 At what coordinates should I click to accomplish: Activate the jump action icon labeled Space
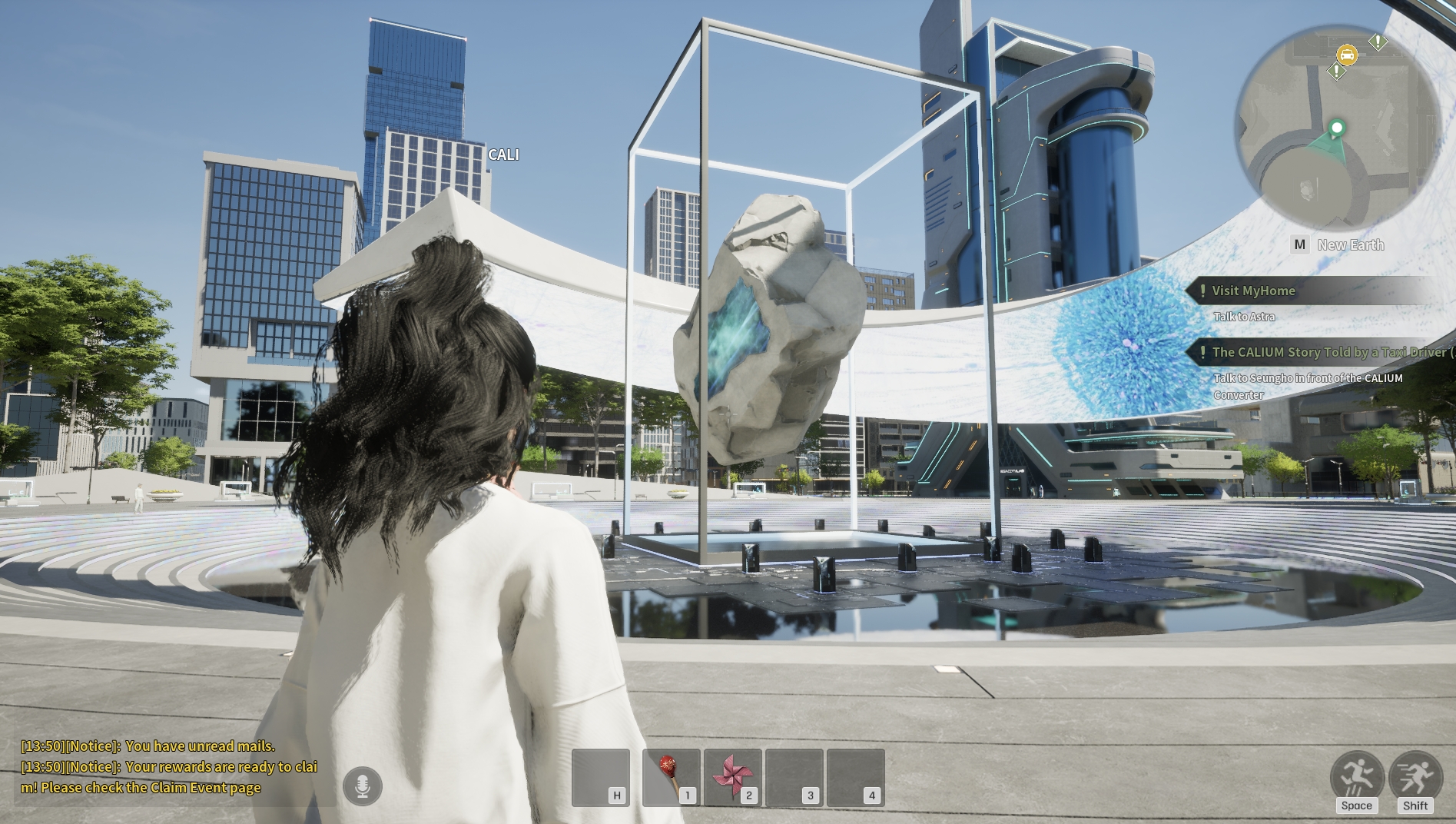(1357, 776)
